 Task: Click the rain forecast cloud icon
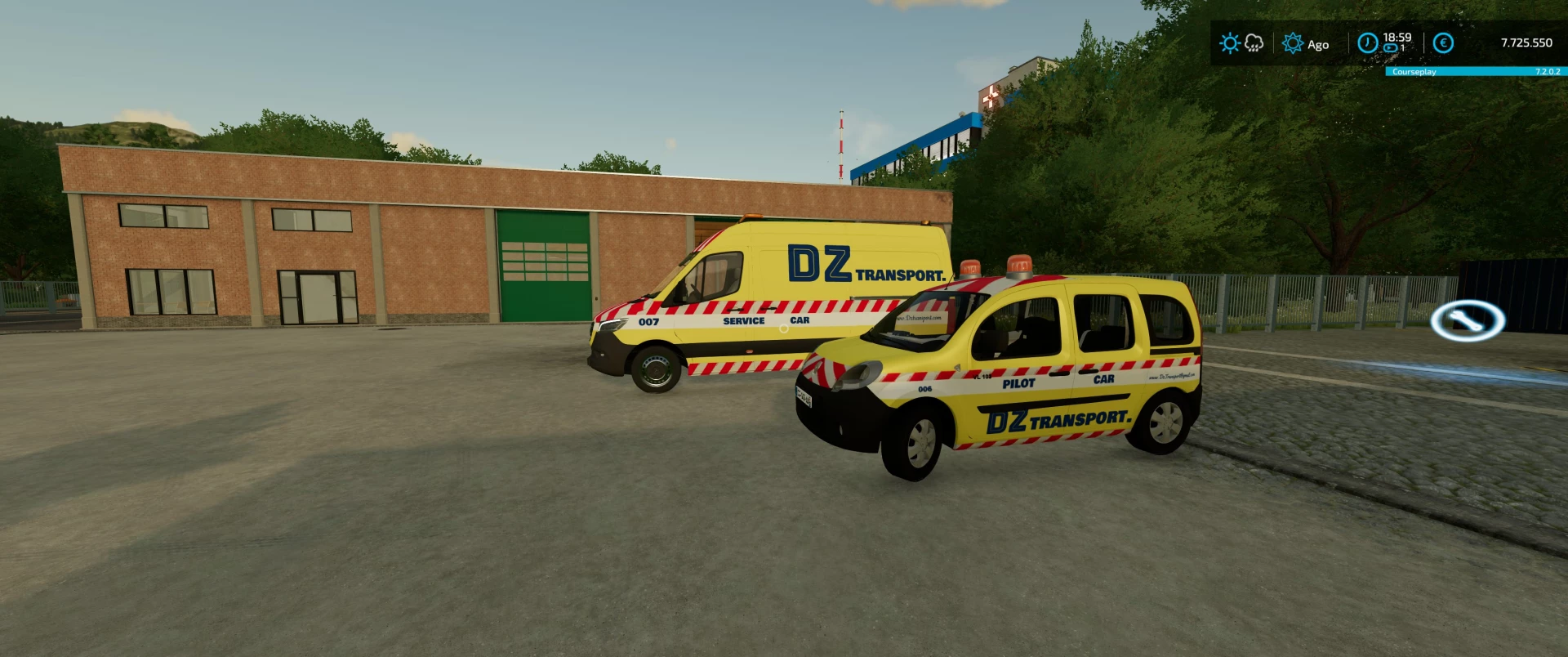1254,42
